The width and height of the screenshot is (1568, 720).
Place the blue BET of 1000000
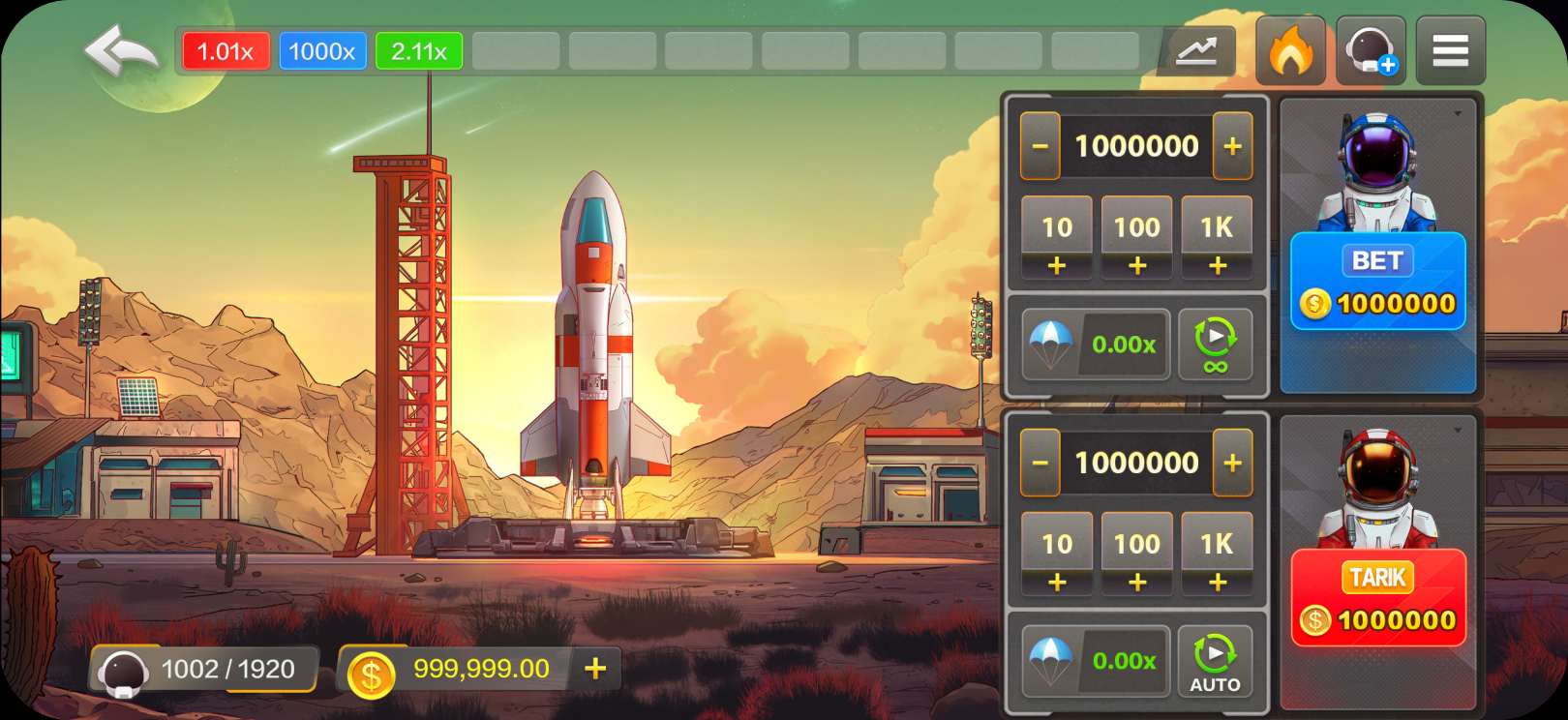pyautogui.click(x=1377, y=282)
